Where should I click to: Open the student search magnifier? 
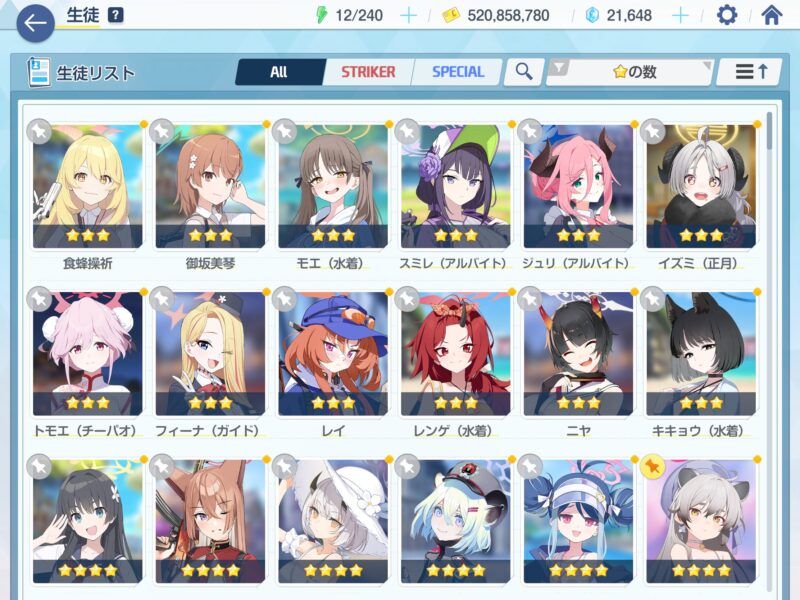tap(523, 72)
